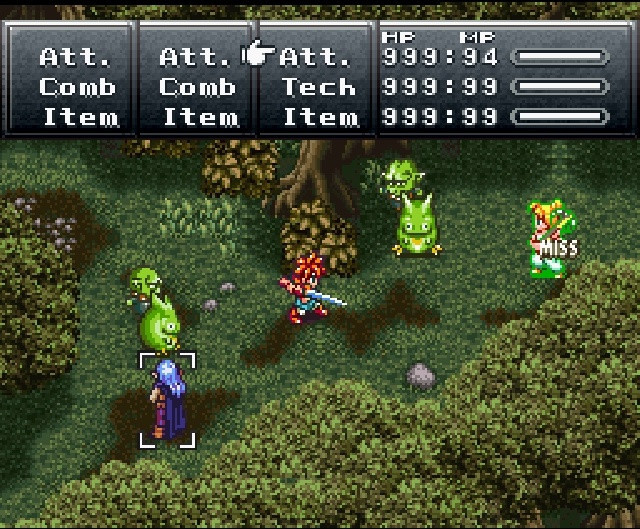Select the Tech command

(x=319, y=87)
